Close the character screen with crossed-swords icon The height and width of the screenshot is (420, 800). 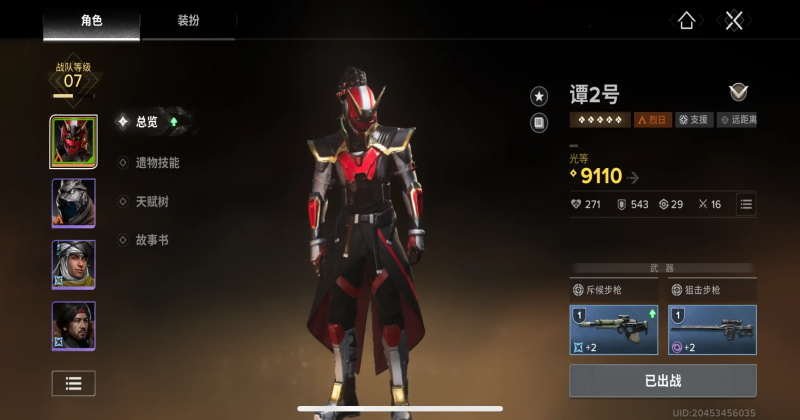click(734, 21)
